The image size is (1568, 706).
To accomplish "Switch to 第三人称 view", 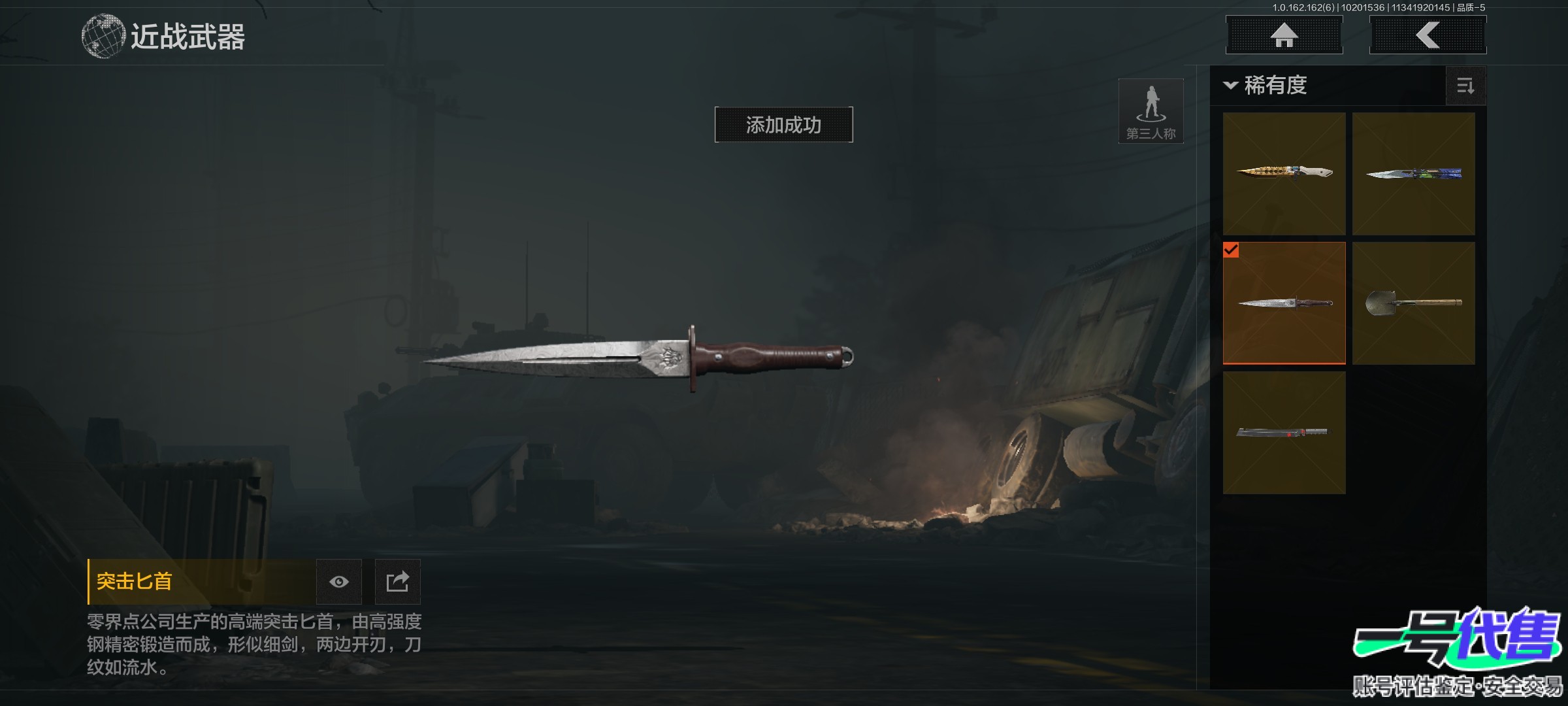I will tap(1151, 111).
